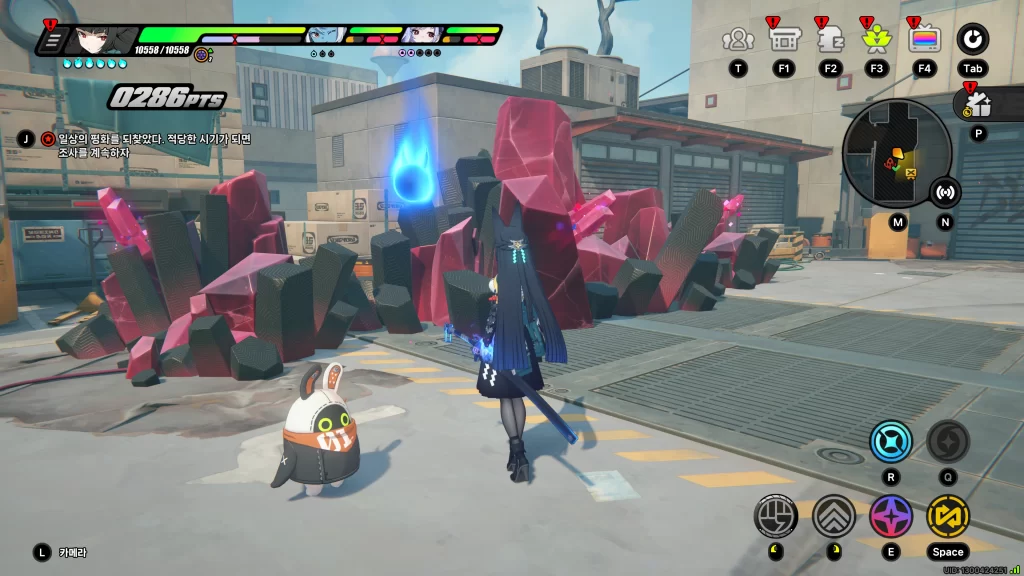Use the chevron dodge button
This screenshot has height=576, width=1024.
[832, 516]
